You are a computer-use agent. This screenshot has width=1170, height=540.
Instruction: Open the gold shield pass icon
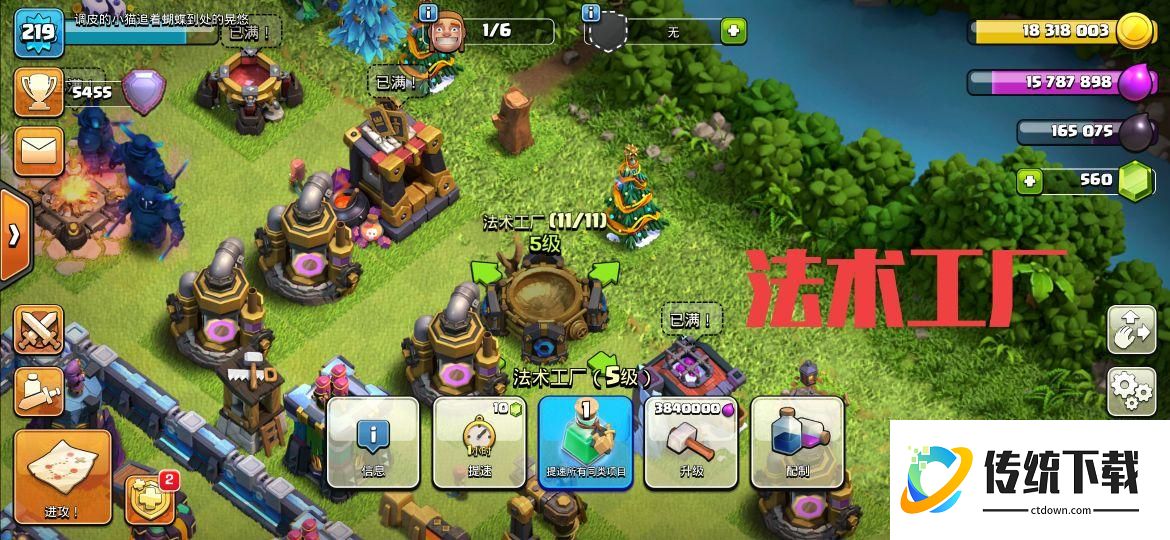pyautogui.click(x=150, y=497)
